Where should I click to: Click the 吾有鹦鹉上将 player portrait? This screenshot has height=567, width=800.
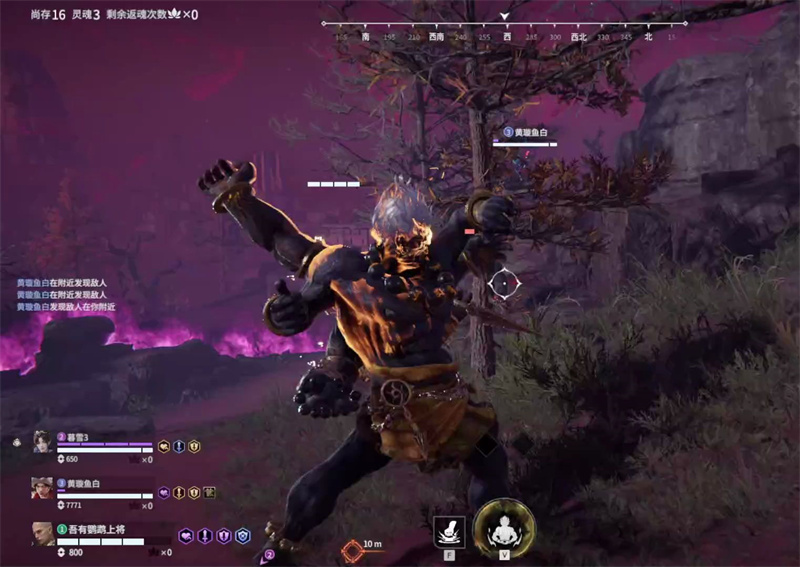42,532
